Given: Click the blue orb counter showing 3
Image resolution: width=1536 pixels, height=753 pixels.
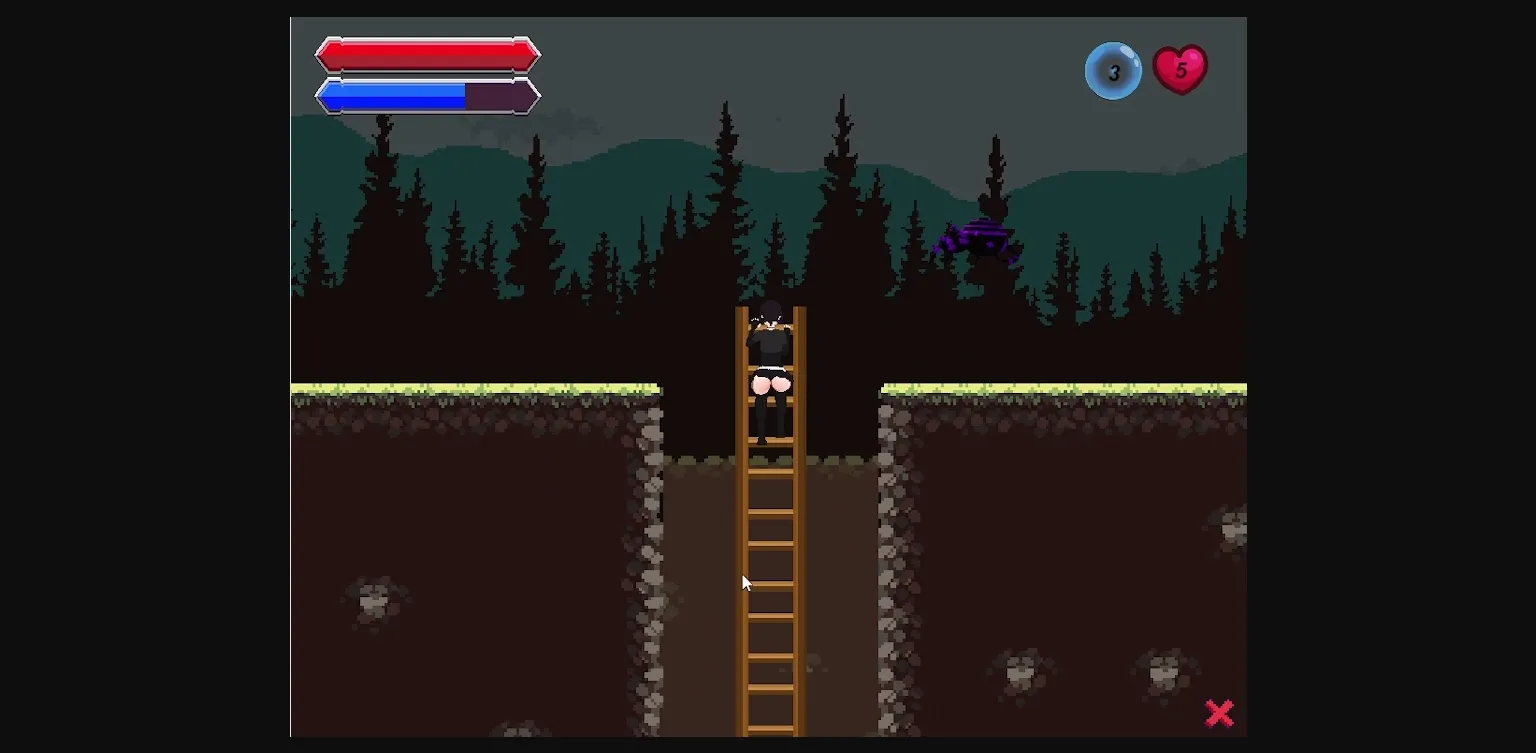Looking at the screenshot, I should click(1113, 71).
